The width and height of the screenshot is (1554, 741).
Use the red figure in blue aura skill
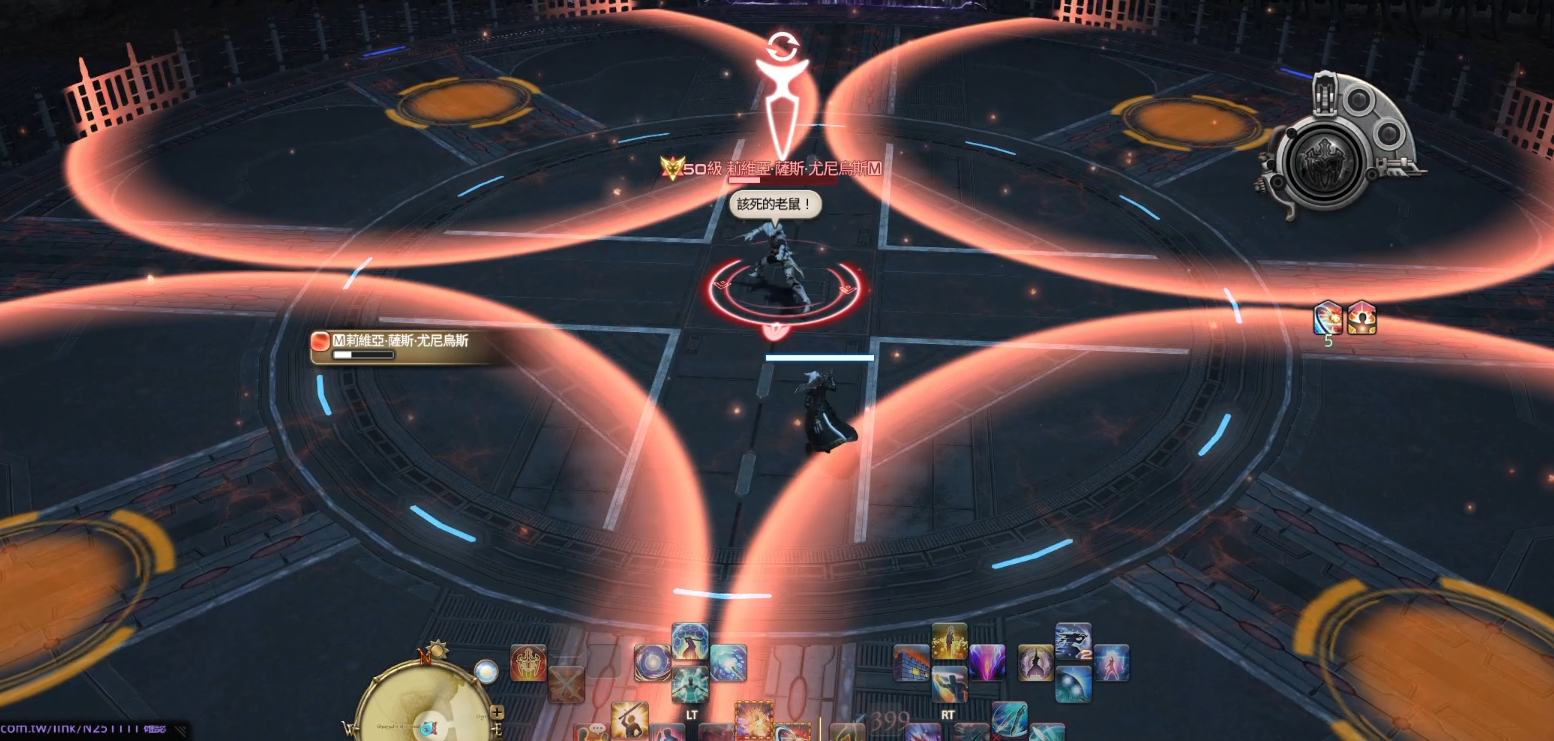point(1111,662)
